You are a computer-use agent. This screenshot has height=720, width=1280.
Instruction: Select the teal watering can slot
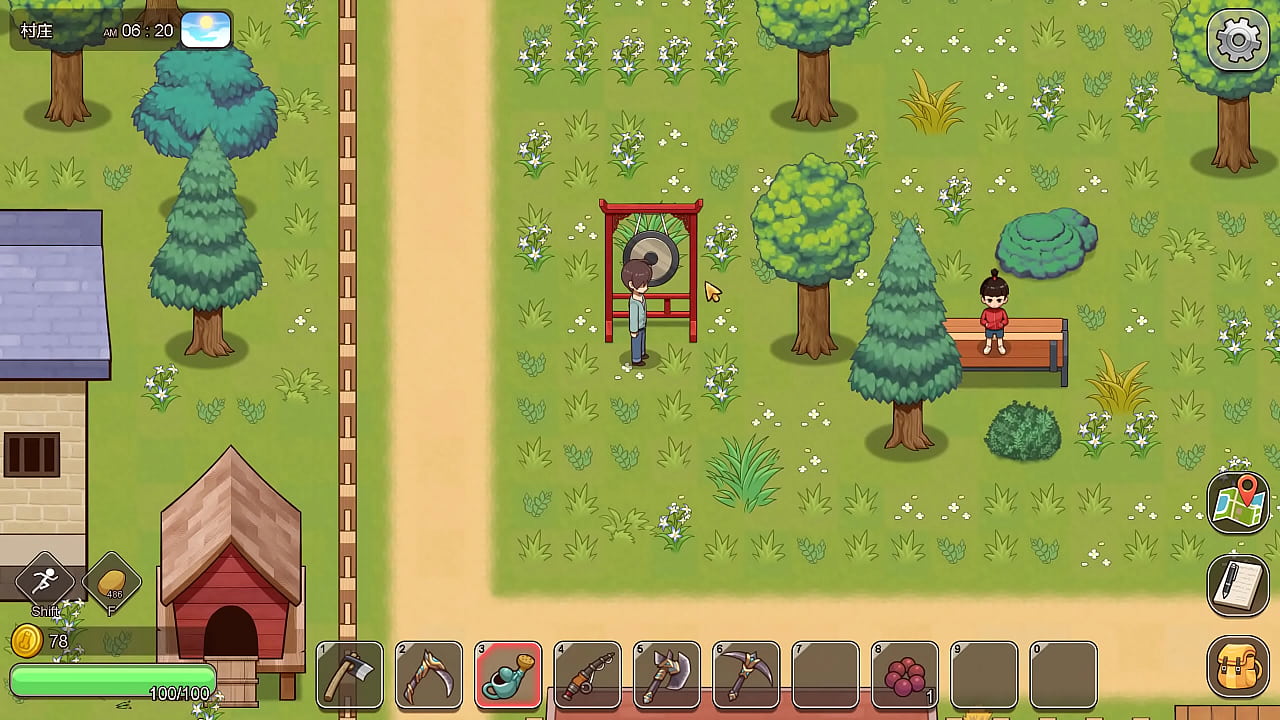pyautogui.click(x=508, y=675)
